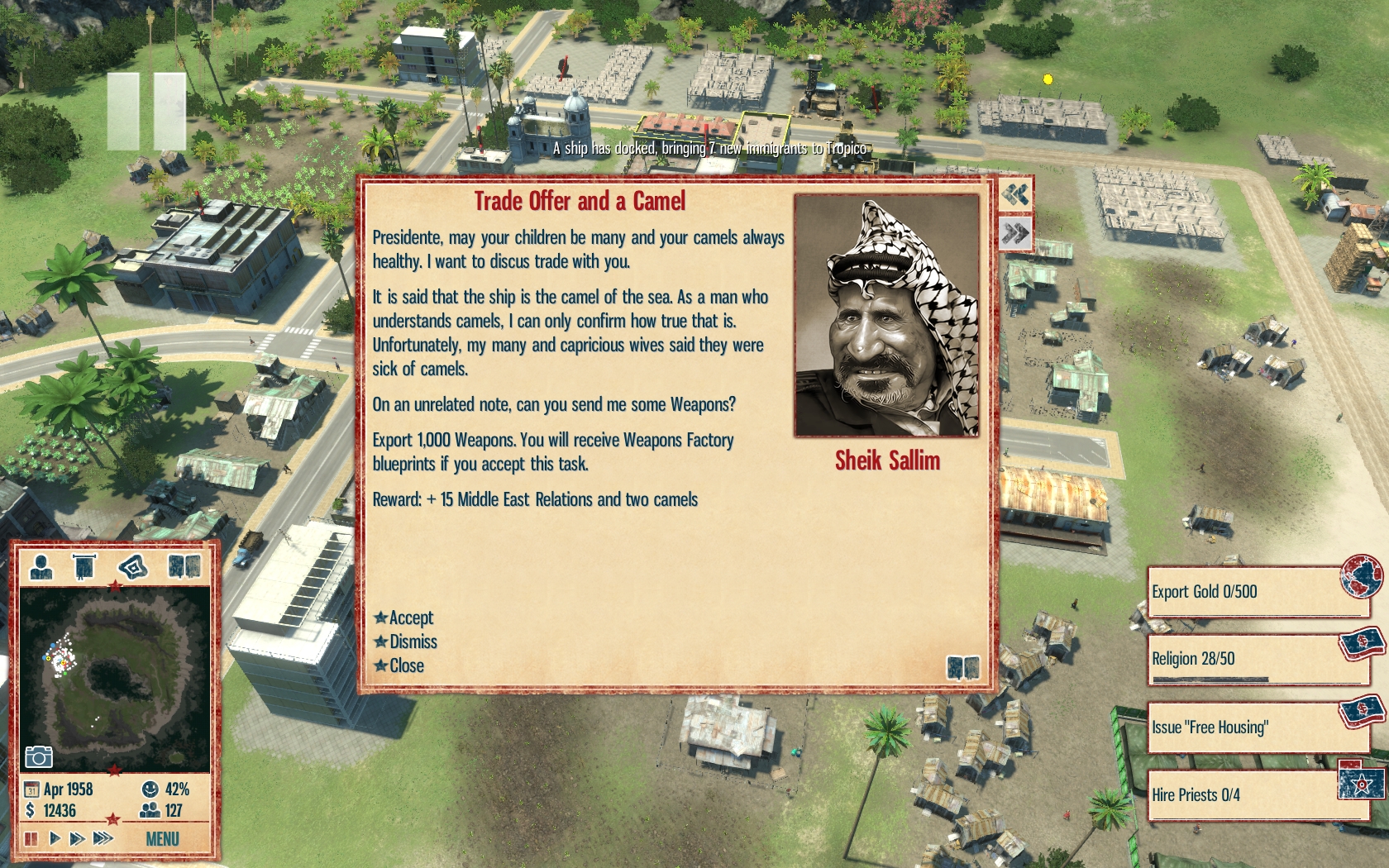
Task: Set game speed to triple fast-forward
Action: 103,838
